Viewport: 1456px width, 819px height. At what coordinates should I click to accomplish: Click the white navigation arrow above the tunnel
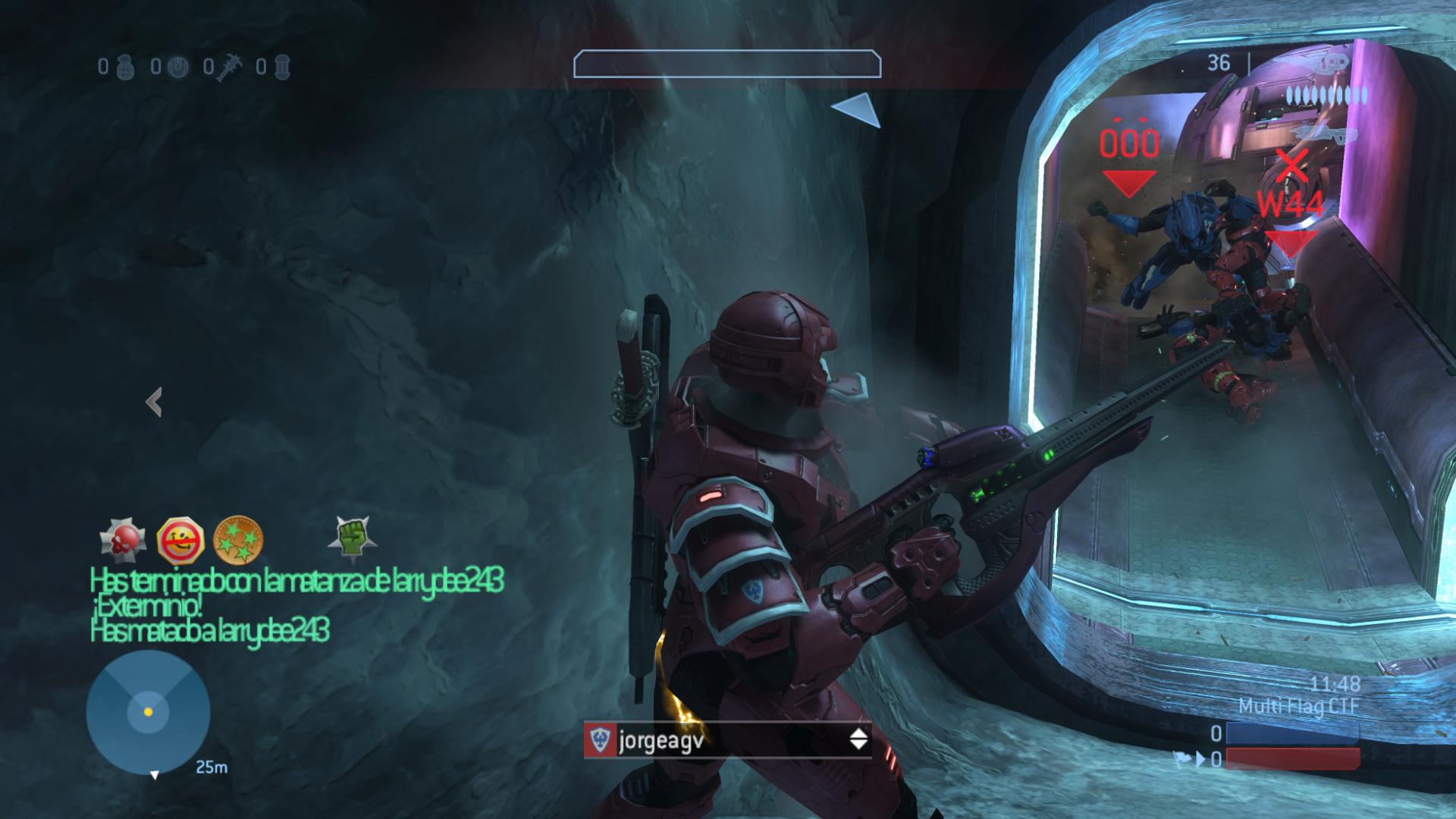858,111
